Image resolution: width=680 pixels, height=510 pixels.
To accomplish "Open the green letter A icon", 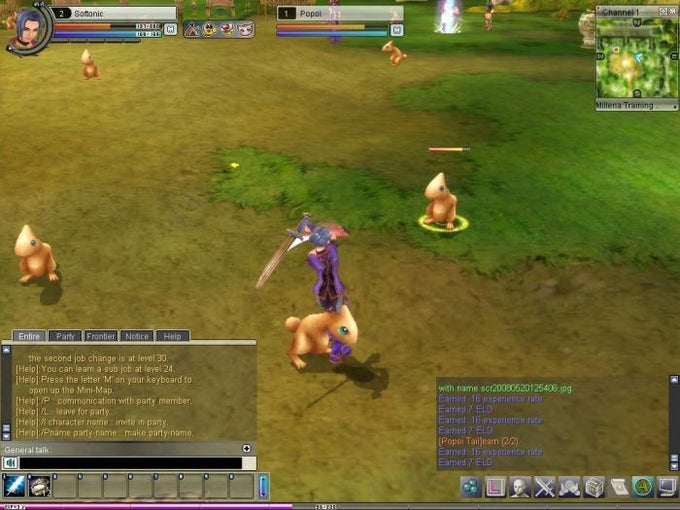I will (643, 487).
